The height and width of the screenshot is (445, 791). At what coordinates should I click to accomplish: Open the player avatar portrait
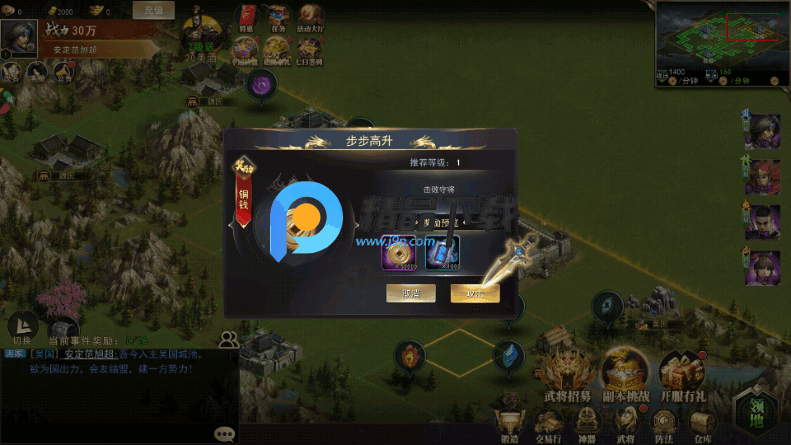17,38
